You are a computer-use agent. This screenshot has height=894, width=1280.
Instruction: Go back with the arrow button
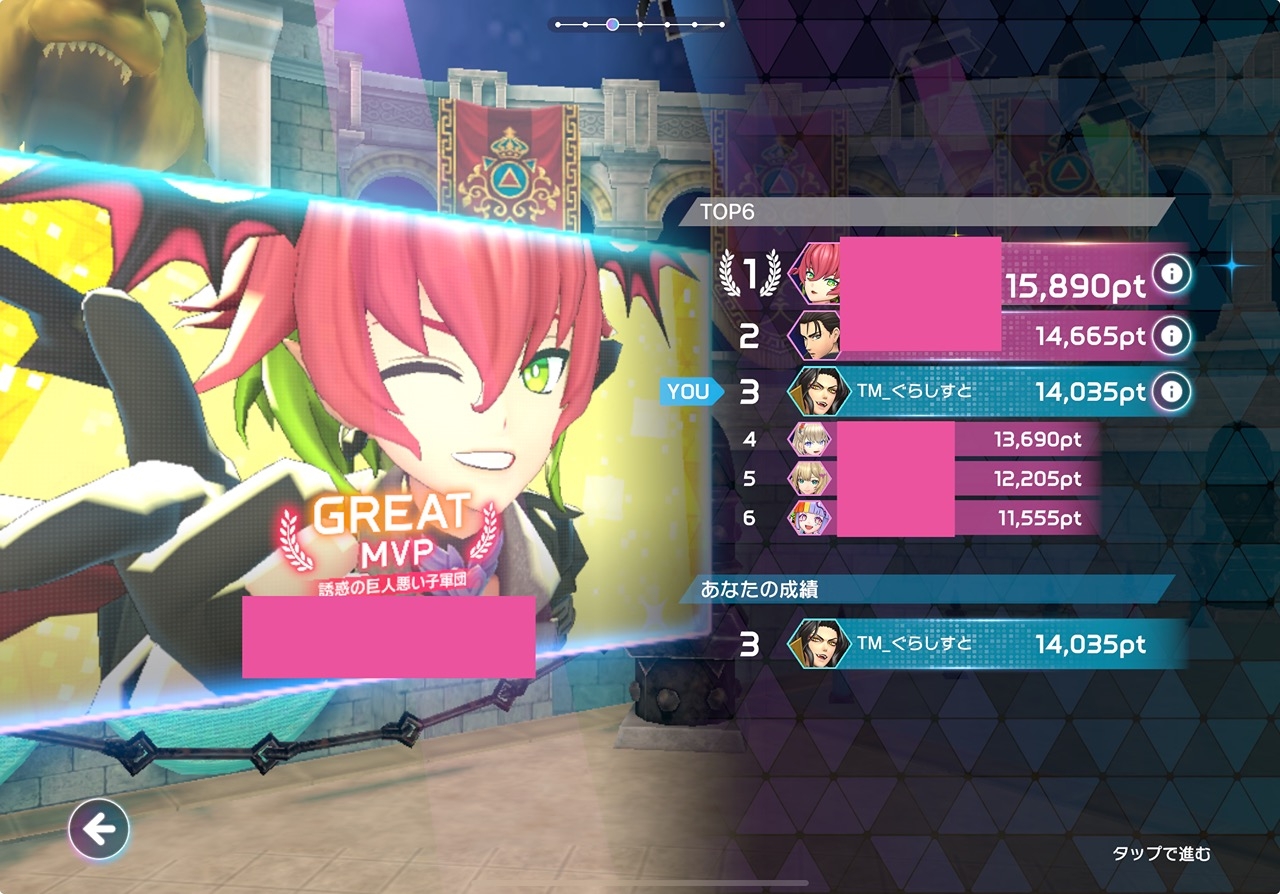pyautogui.click(x=99, y=829)
